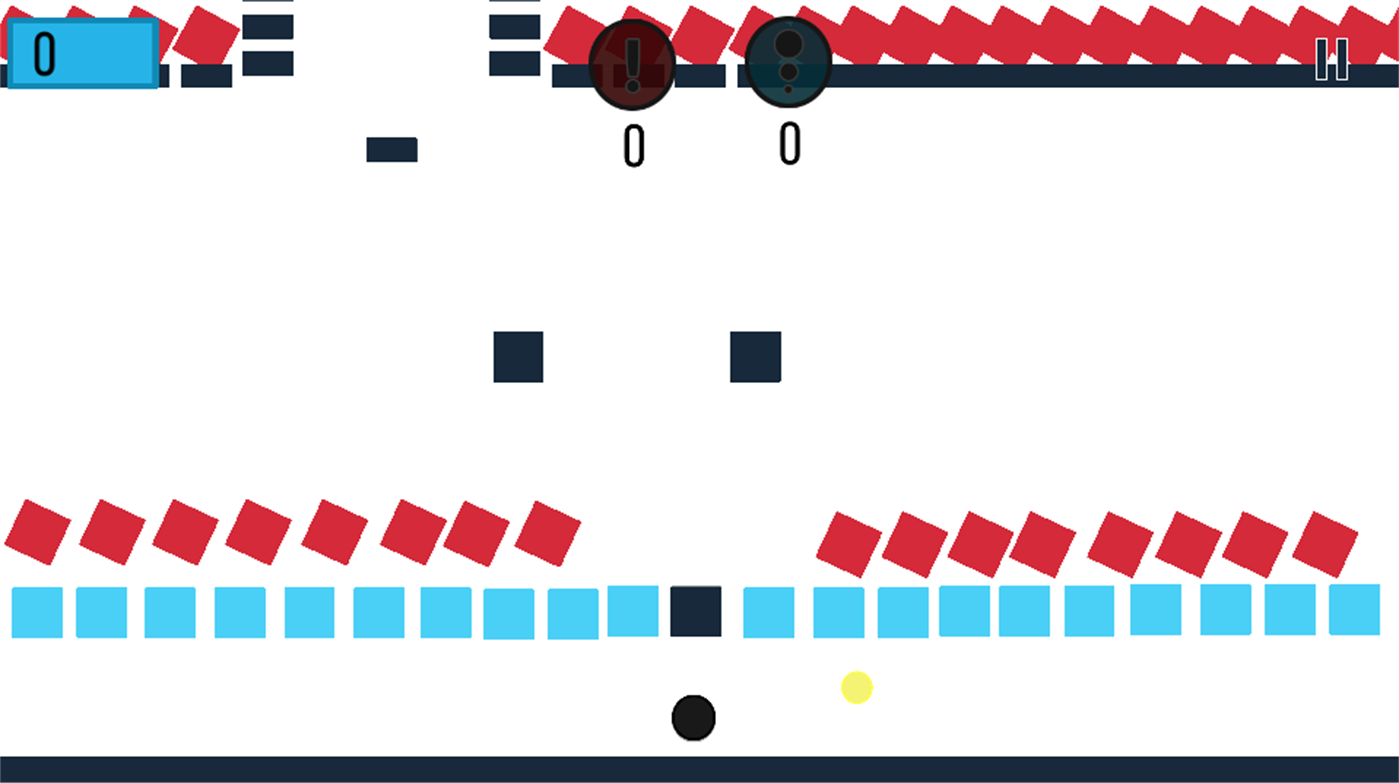Screen dimensions: 1399x783
Task: Tap the leftmost red spike block
Action: click(x=36, y=530)
